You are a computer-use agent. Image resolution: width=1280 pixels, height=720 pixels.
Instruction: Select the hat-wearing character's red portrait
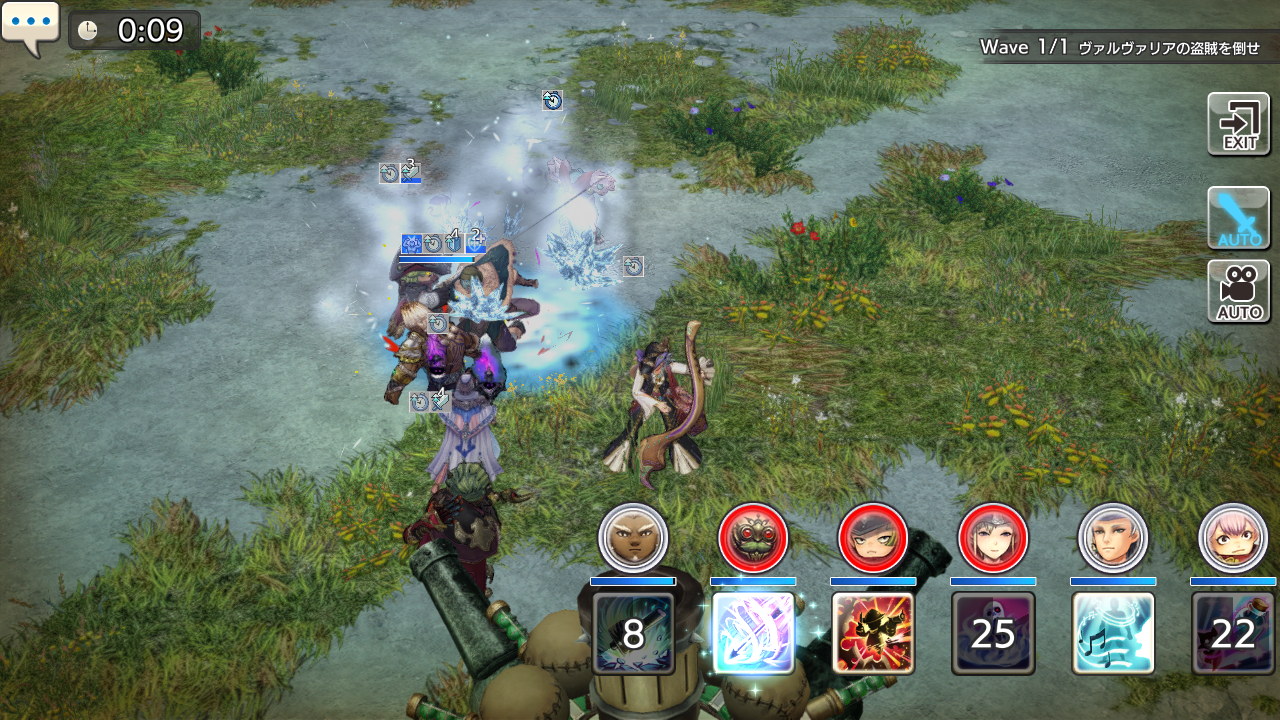click(873, 538)
